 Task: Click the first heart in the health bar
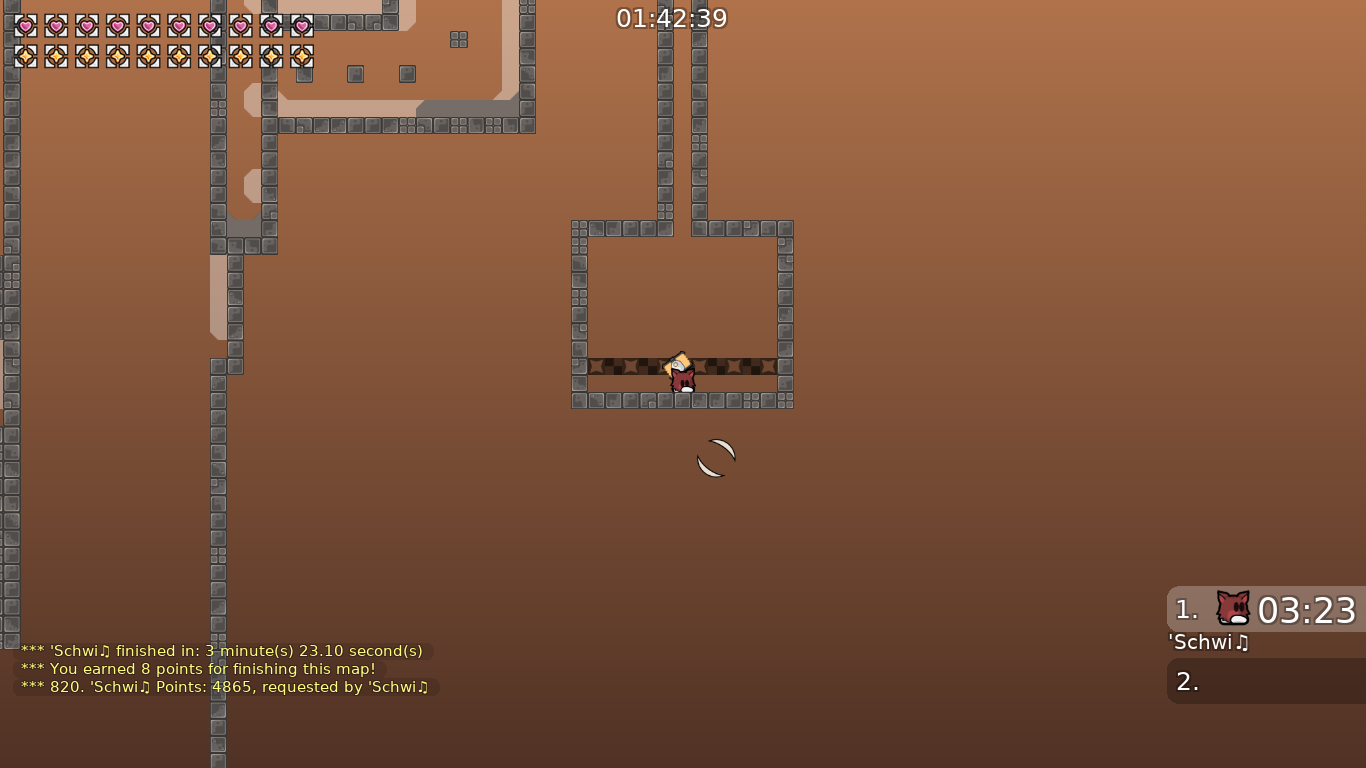point(25,26)
